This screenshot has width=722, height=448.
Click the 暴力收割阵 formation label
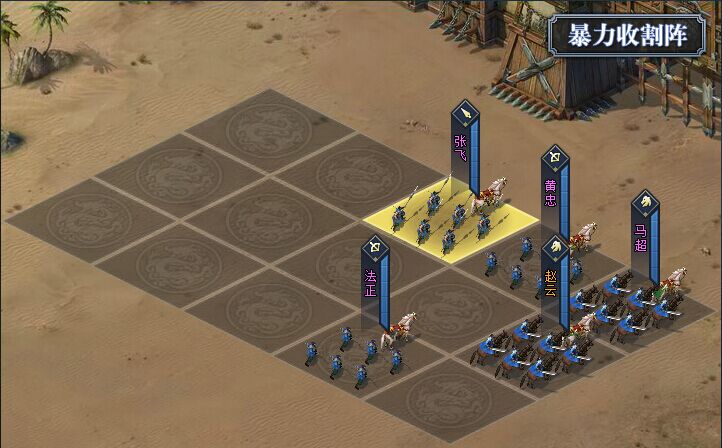pos(628,35)
